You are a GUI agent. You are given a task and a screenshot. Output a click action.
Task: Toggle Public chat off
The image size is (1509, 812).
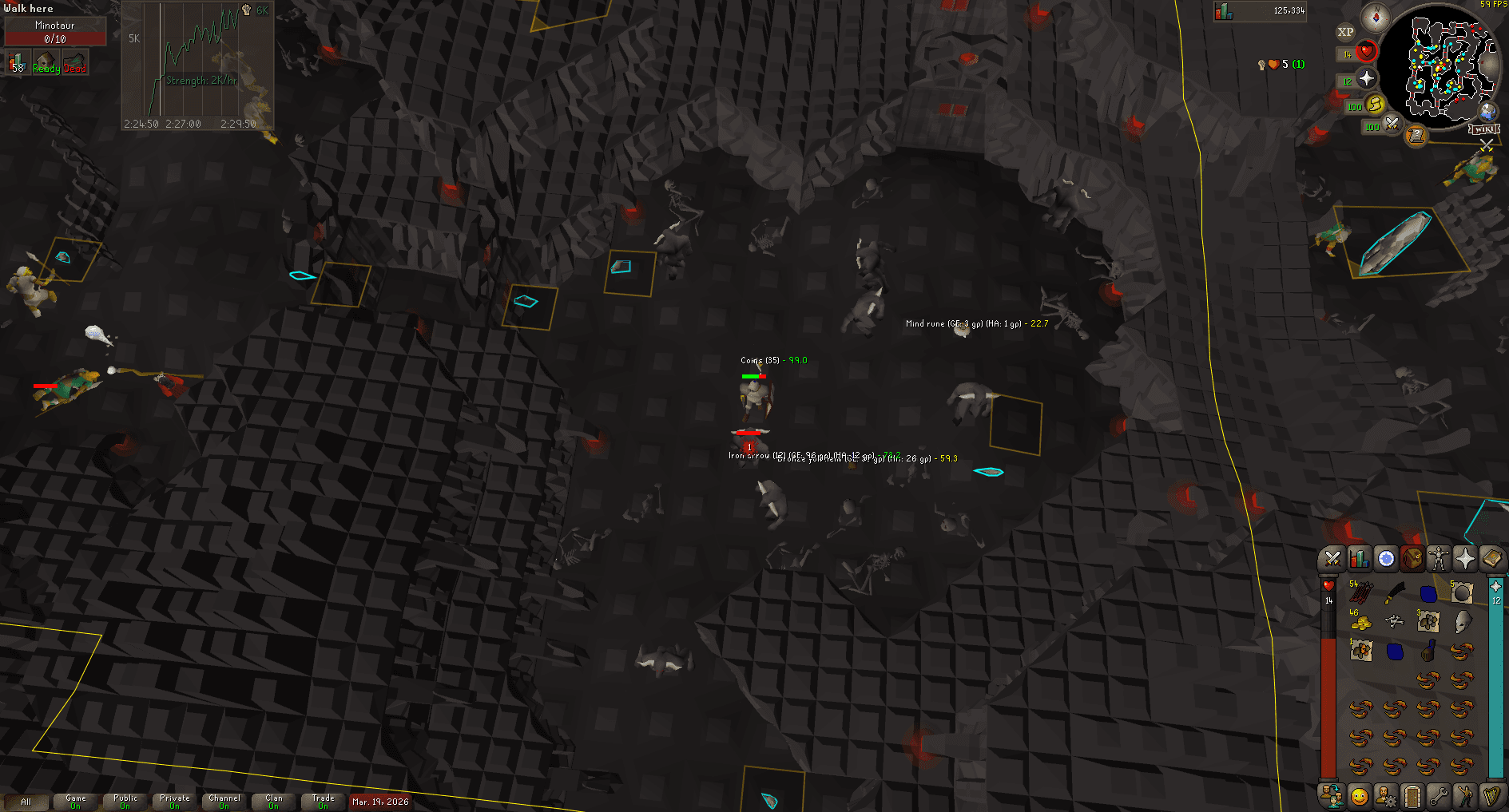(124, 801)
